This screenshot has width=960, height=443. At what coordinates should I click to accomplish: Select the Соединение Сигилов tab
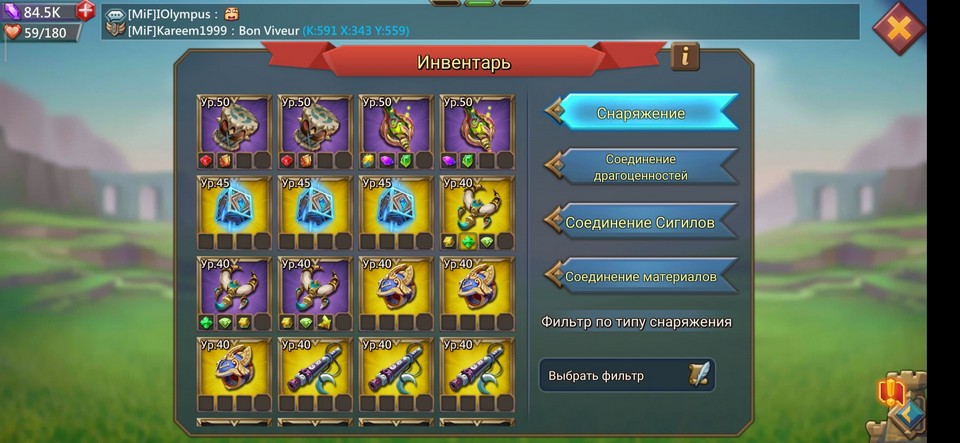click(x=642, y=222)
